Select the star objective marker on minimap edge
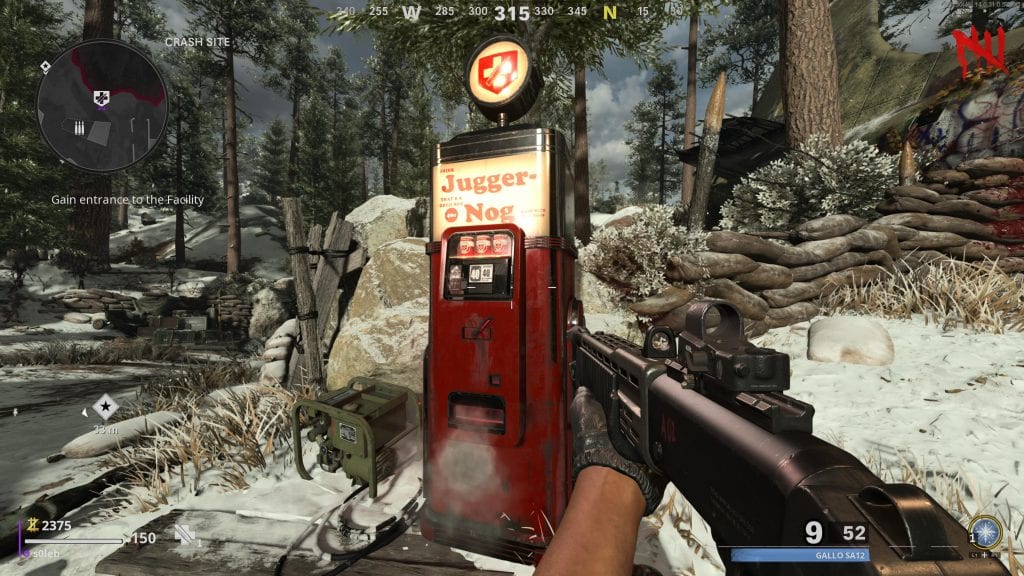Viewport: 1024px width, 576px height. [x=45, y=66]
